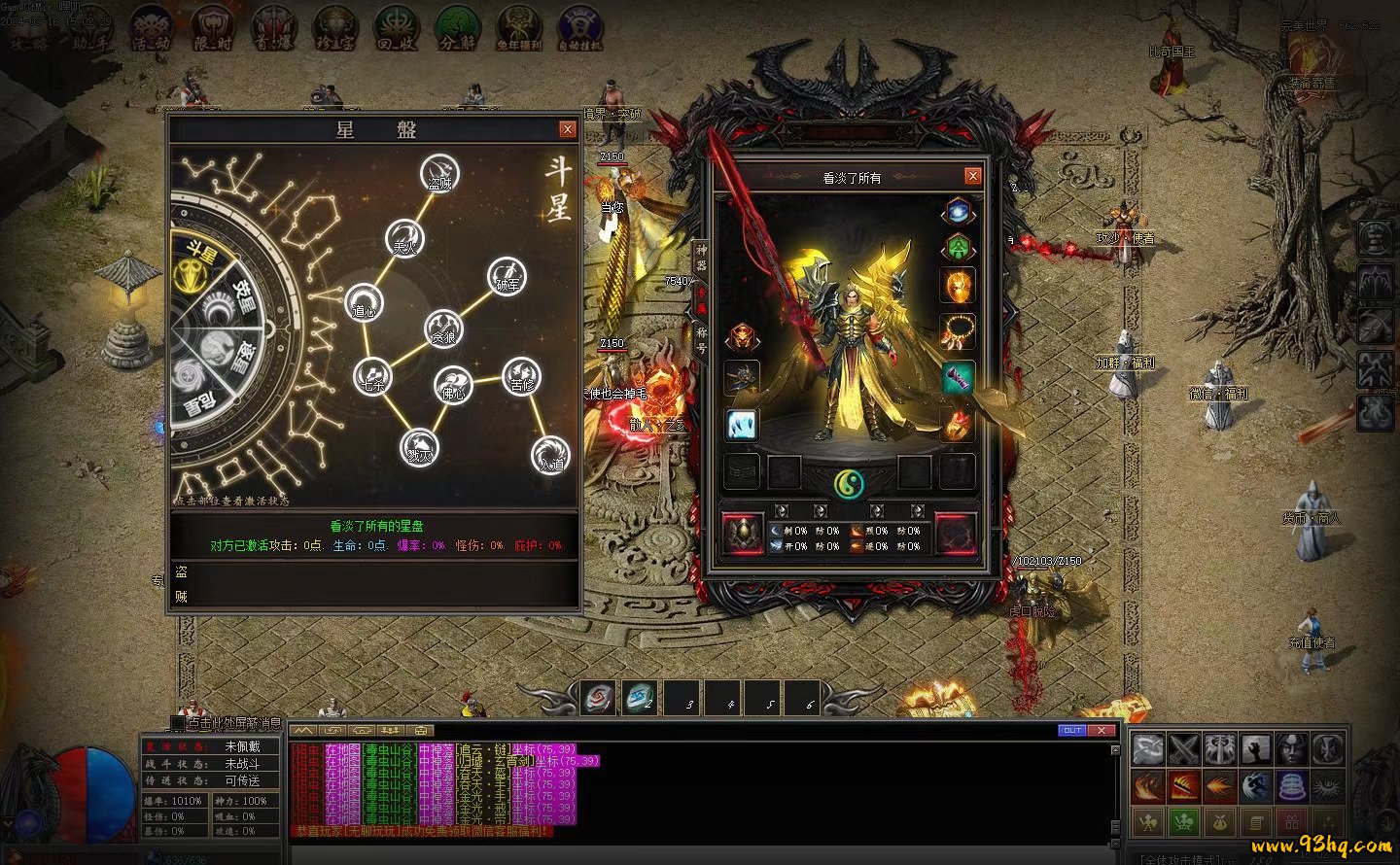The width and height of the screenshot is (1400, 865).
Task: Click the OUT button on chat bar
Action: [x=1071, y=730]
